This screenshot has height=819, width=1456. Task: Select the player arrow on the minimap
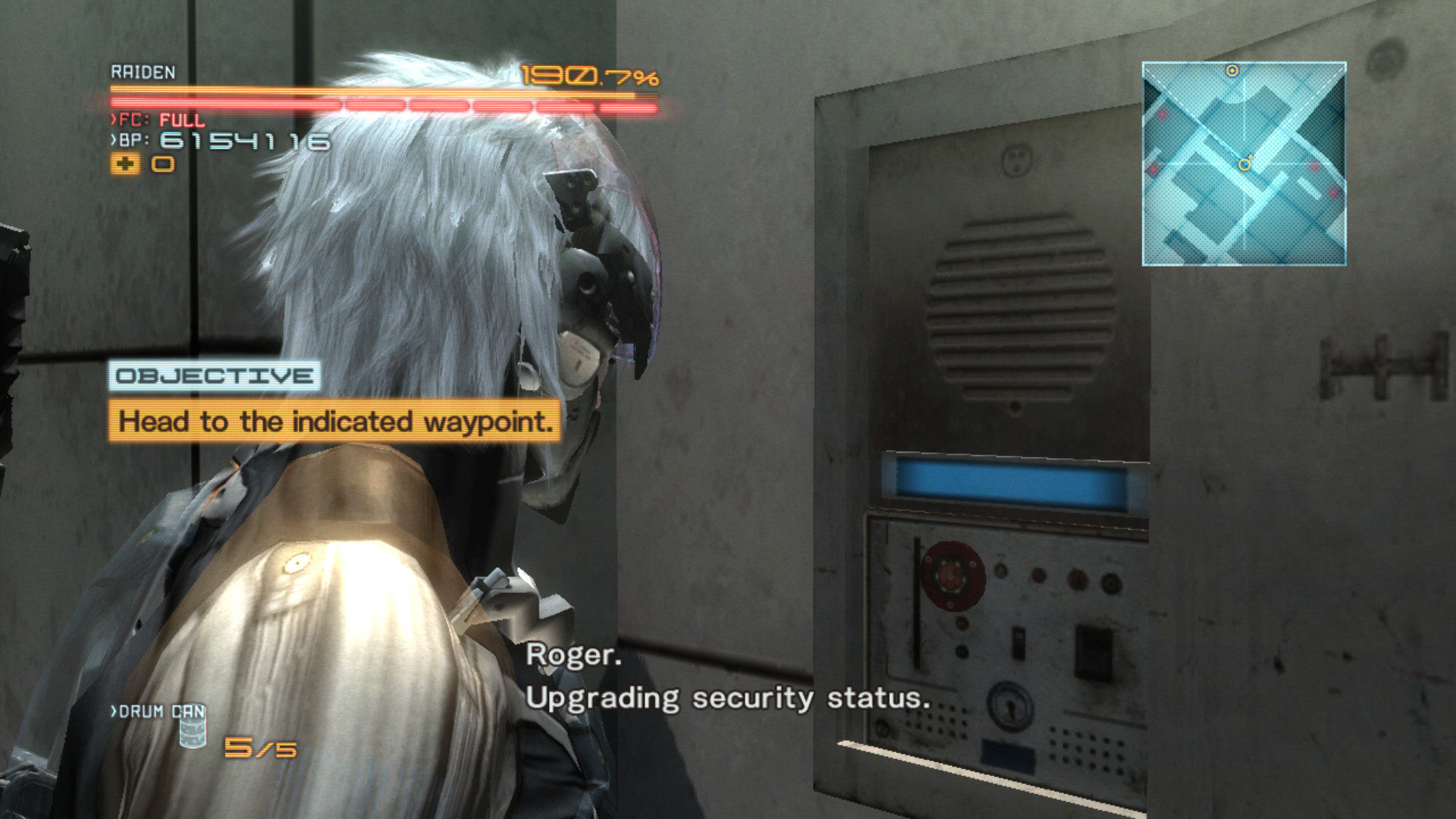1244,164
